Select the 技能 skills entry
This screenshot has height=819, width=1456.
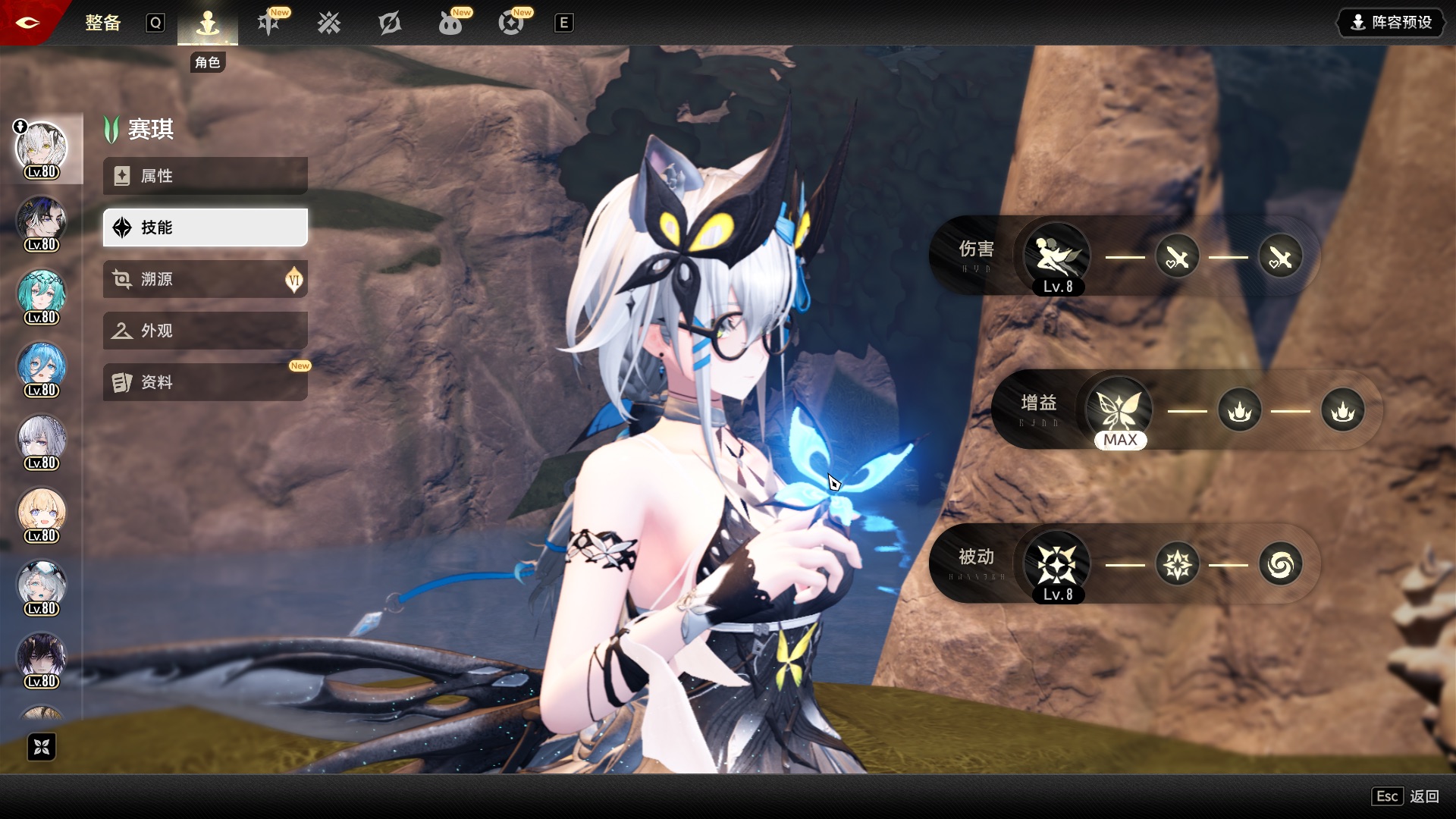coord(205,227)
